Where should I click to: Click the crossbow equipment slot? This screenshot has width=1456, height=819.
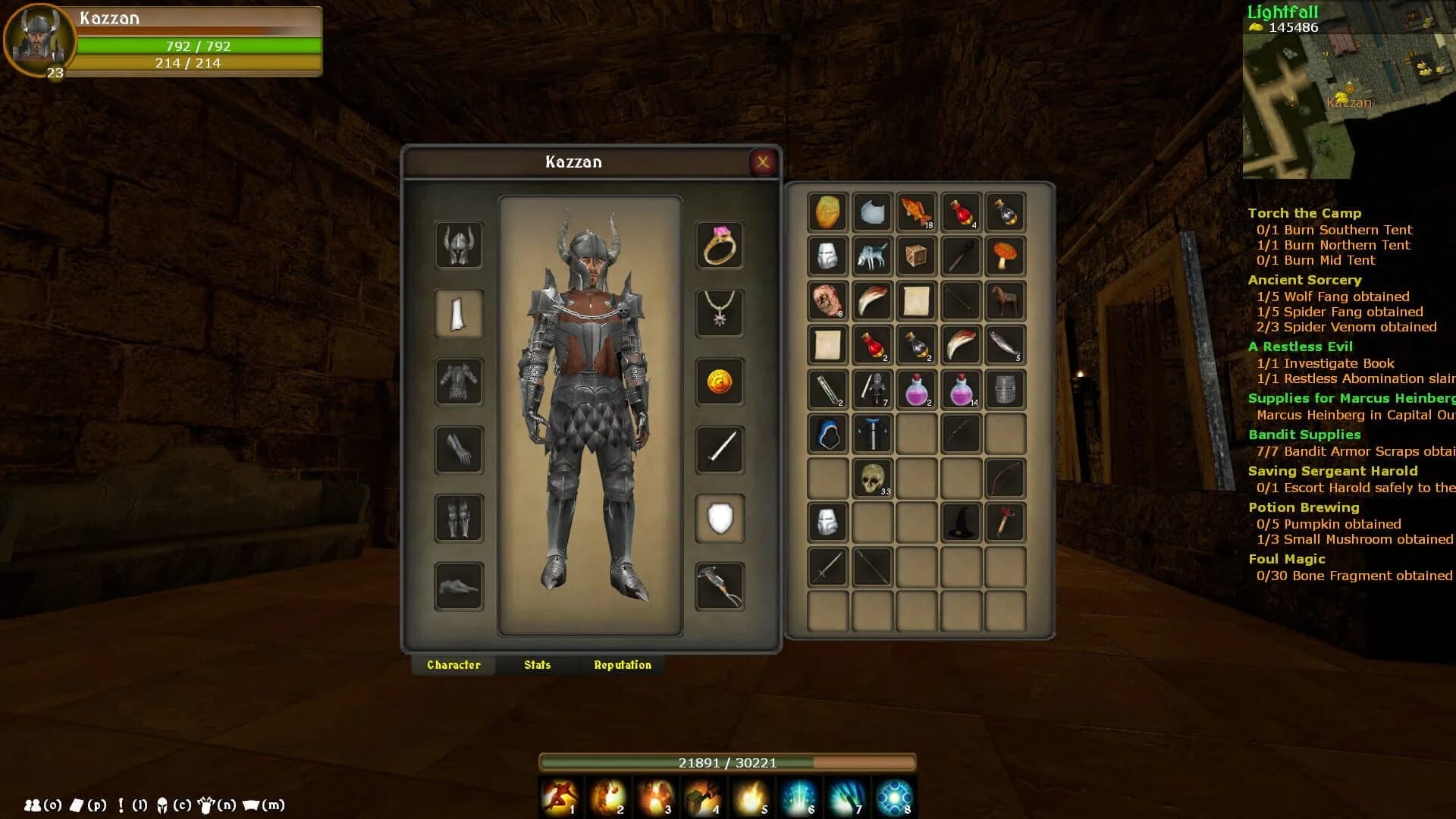719,587
